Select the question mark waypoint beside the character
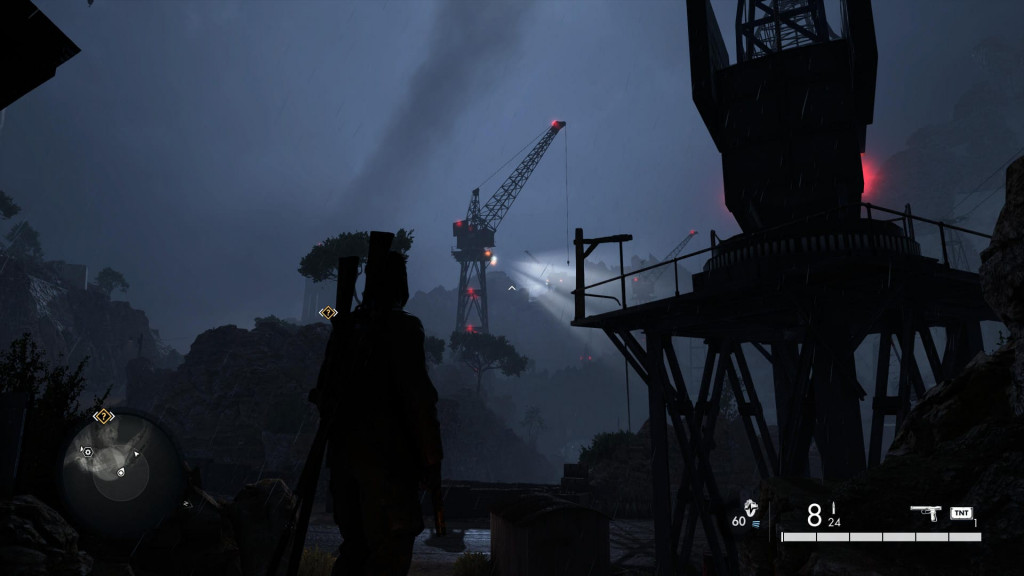The image size is (1024, 576). pos(327,313)
